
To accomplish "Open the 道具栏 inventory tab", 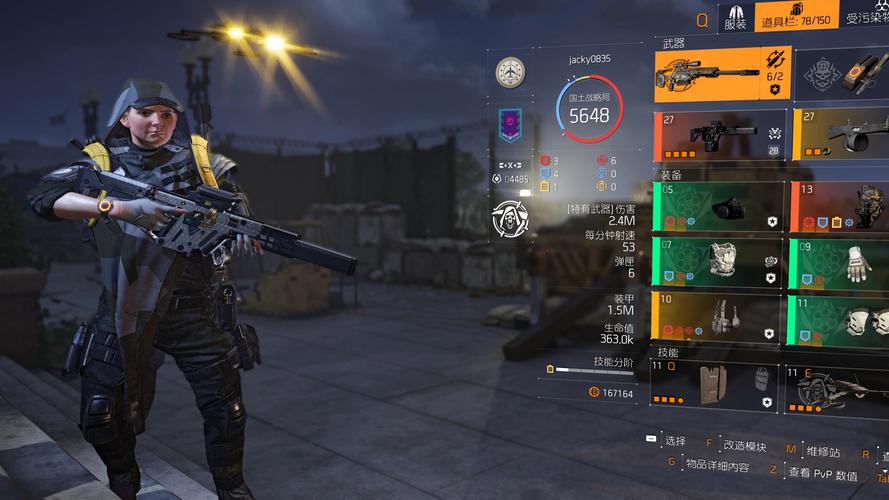I will pos(796,17).
